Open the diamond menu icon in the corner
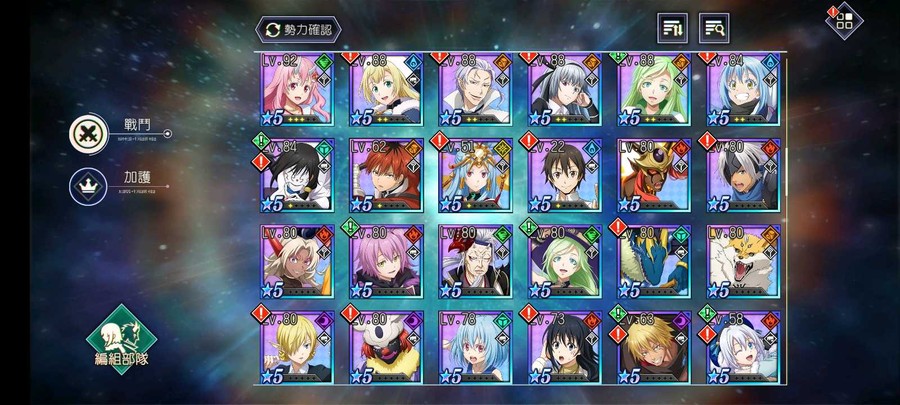Image resolution: width=900 pixels, height=405 pixels. (844, 21)
